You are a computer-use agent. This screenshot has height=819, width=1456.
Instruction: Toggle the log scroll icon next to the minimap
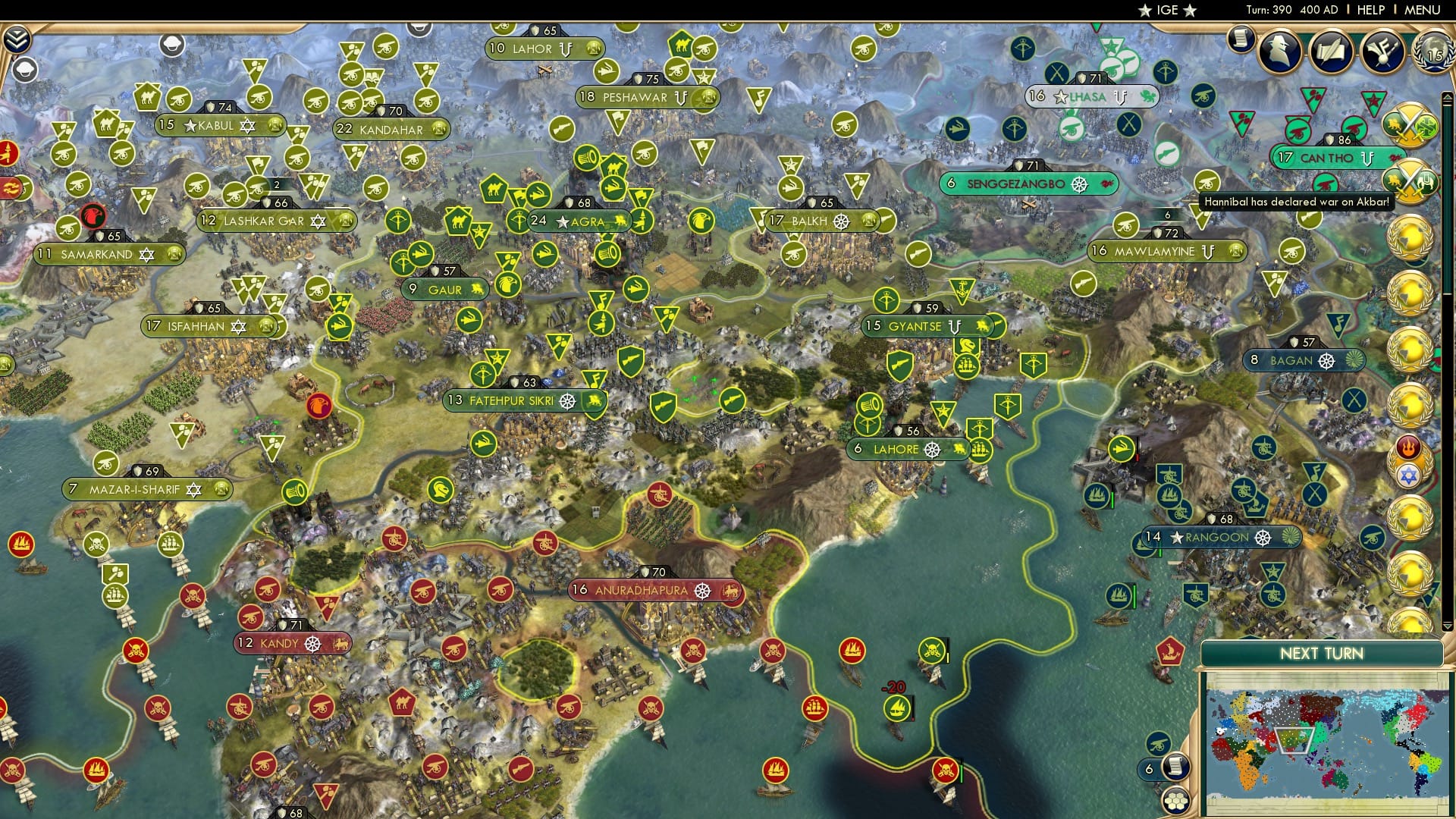tap(1176, 767)
